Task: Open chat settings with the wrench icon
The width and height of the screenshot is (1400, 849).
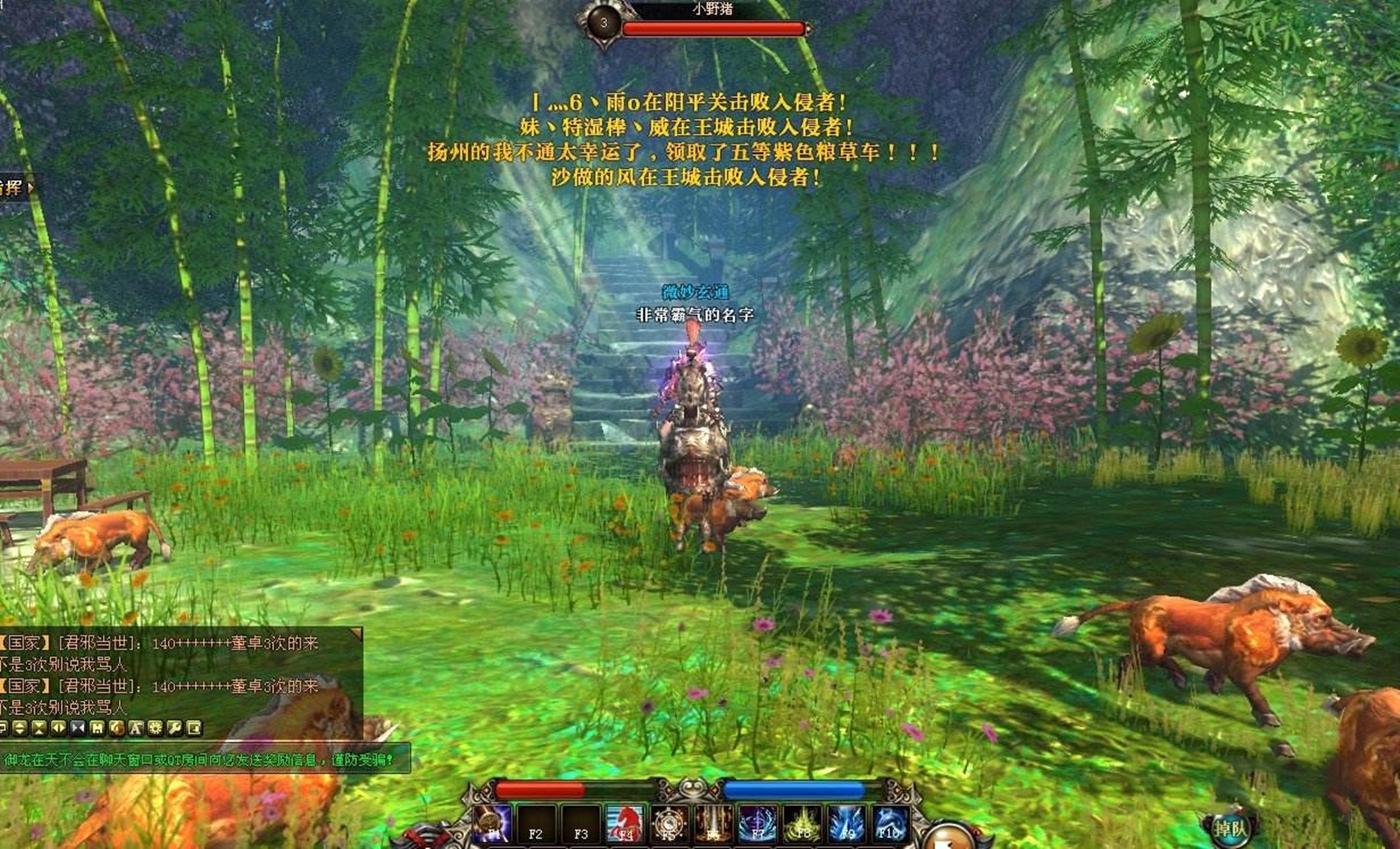Action: [173, 727]
